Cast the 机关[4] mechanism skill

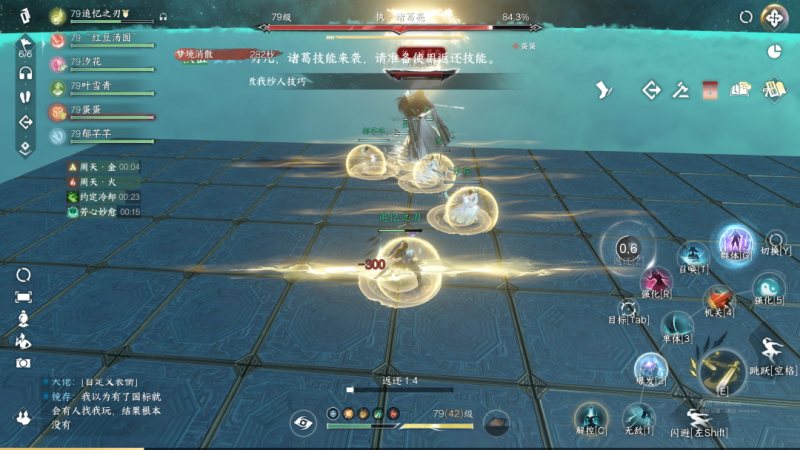click(x=718, y=299)
